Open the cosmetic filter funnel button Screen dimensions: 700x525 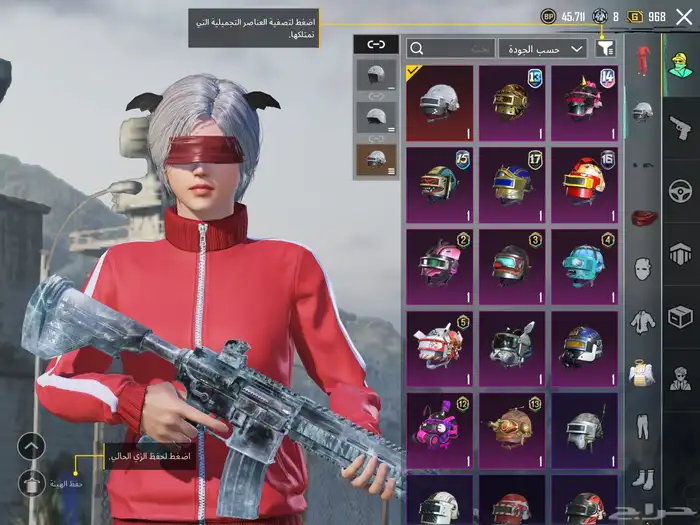pos(605,48)
